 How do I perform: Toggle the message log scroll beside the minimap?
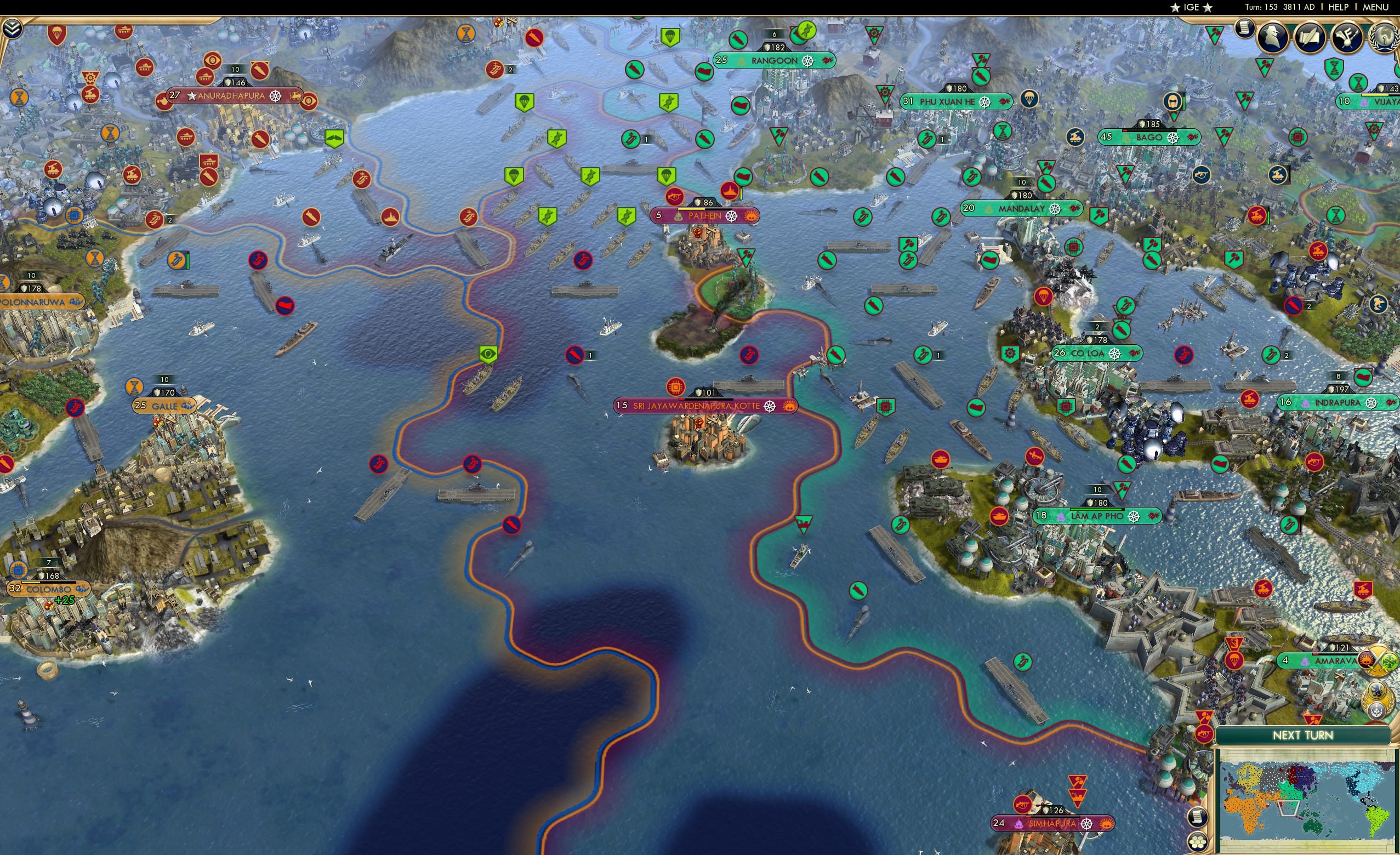click(1197, 817)
